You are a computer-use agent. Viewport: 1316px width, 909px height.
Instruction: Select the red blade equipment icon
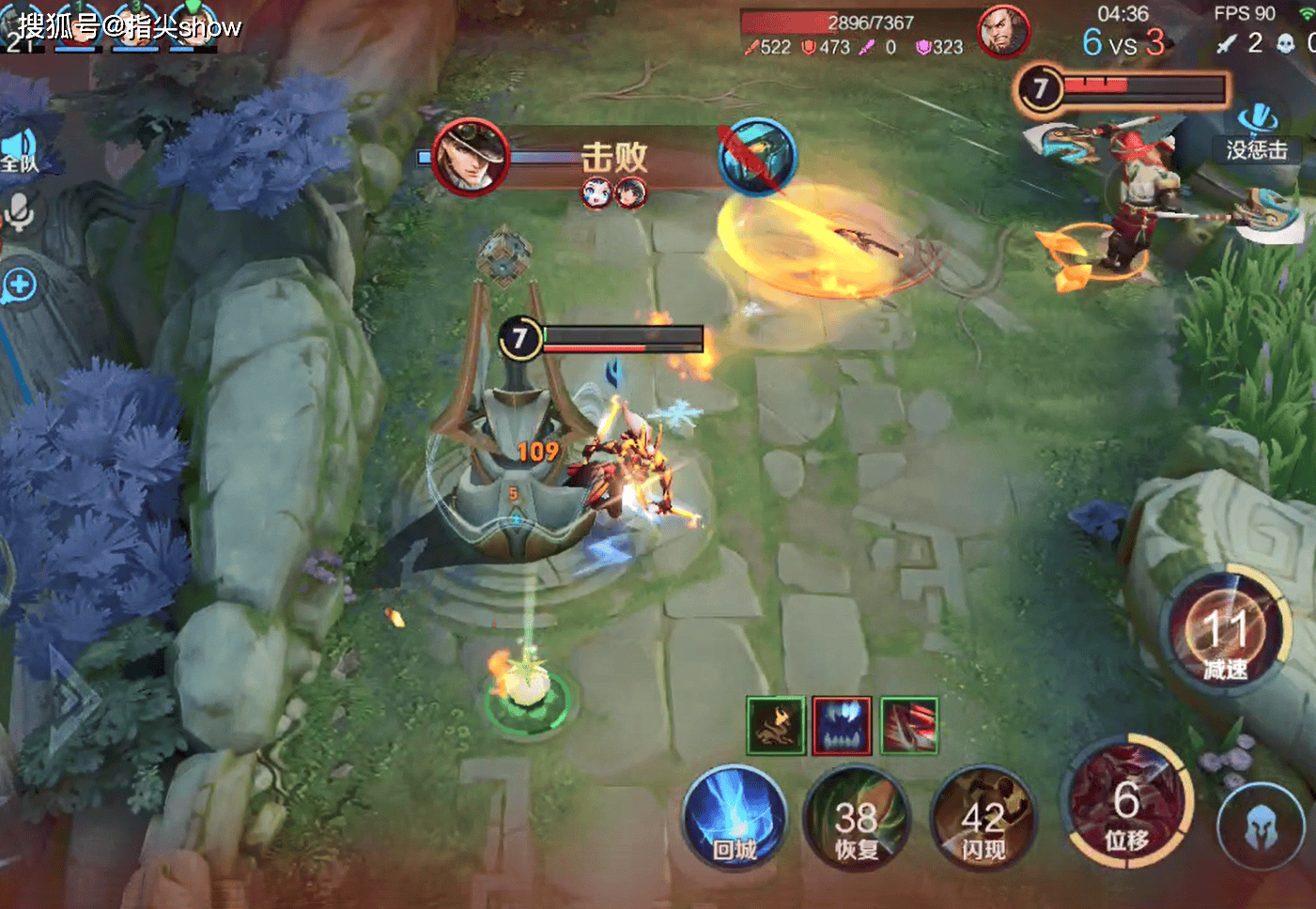point(908,725)
